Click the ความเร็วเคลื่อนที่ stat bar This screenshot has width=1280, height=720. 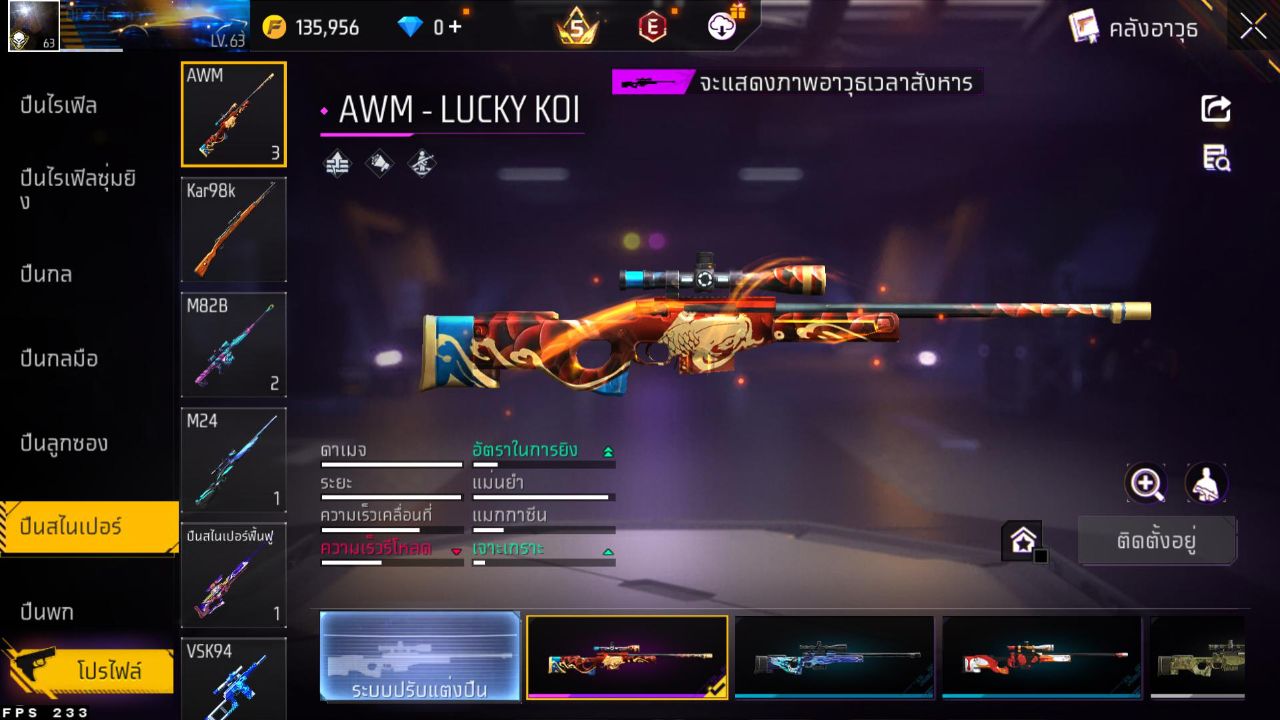click(x=391, y=520)
